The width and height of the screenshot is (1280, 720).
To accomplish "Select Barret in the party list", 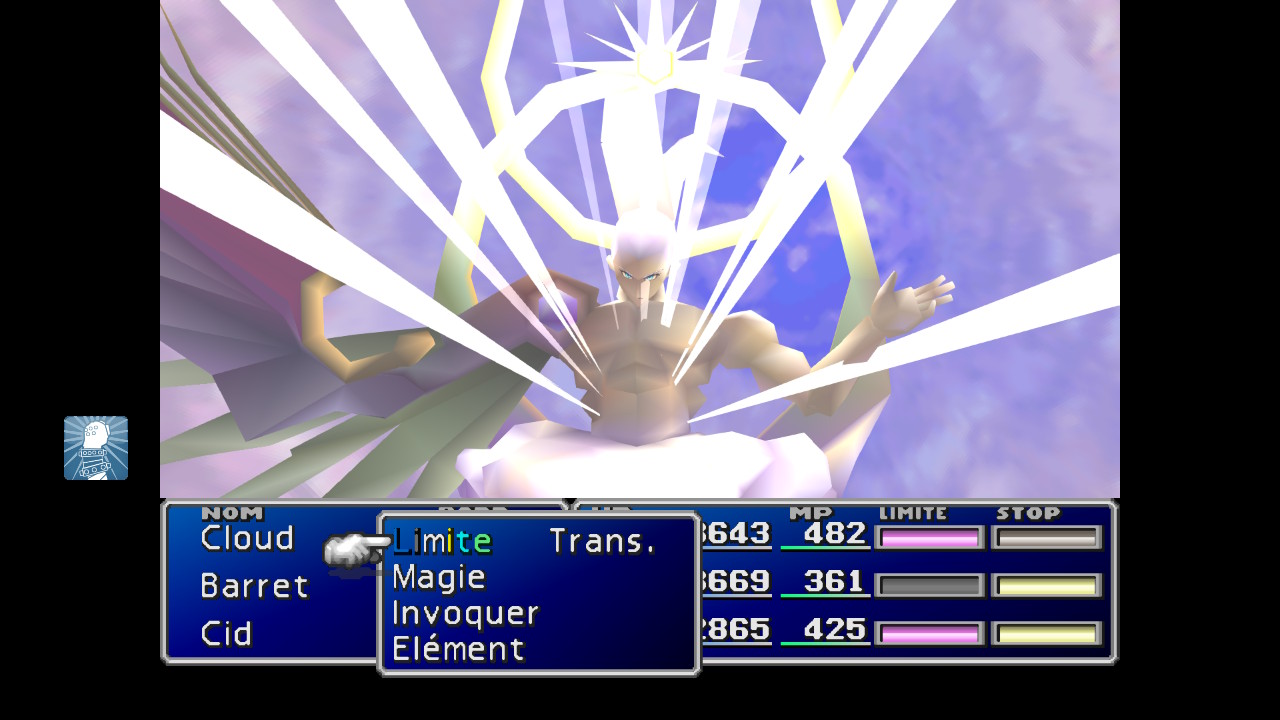I will pyautogui.click(x=254, y=586).
